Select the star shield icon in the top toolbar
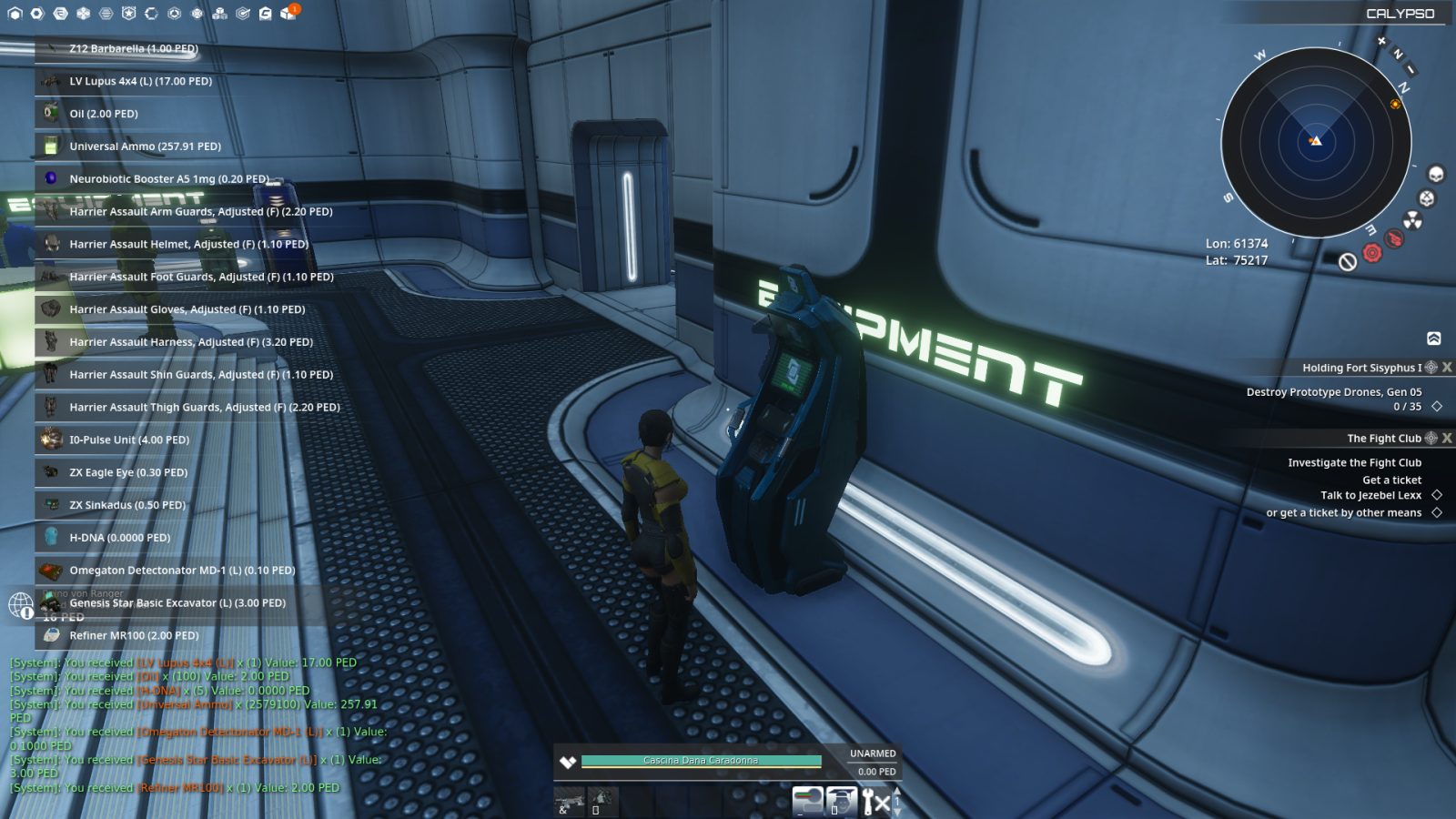 coord(127,13)
